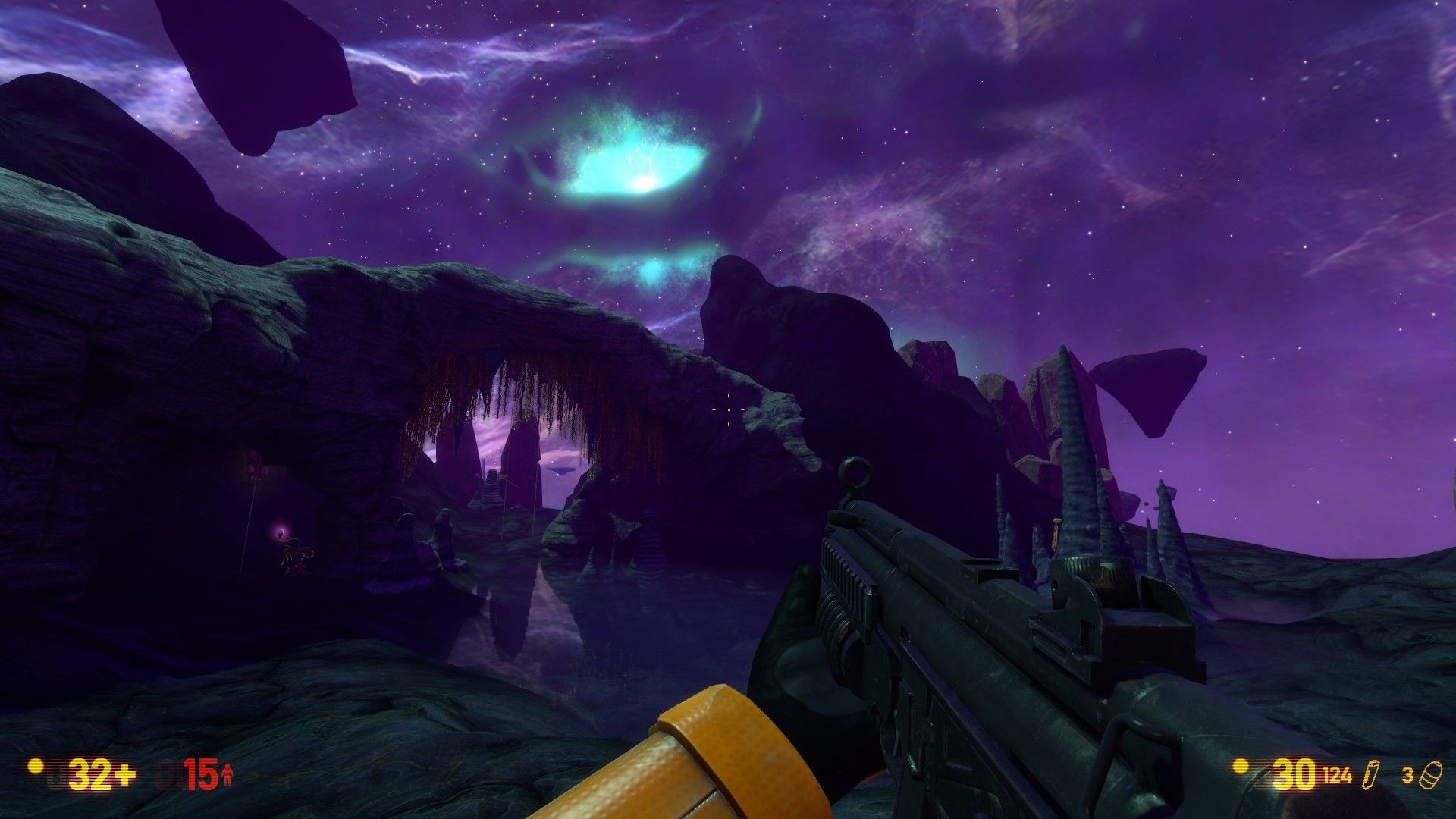1456x819 pixels.
Task: Click the grenade icon beside the 3
Action: tap(1432, 773)
